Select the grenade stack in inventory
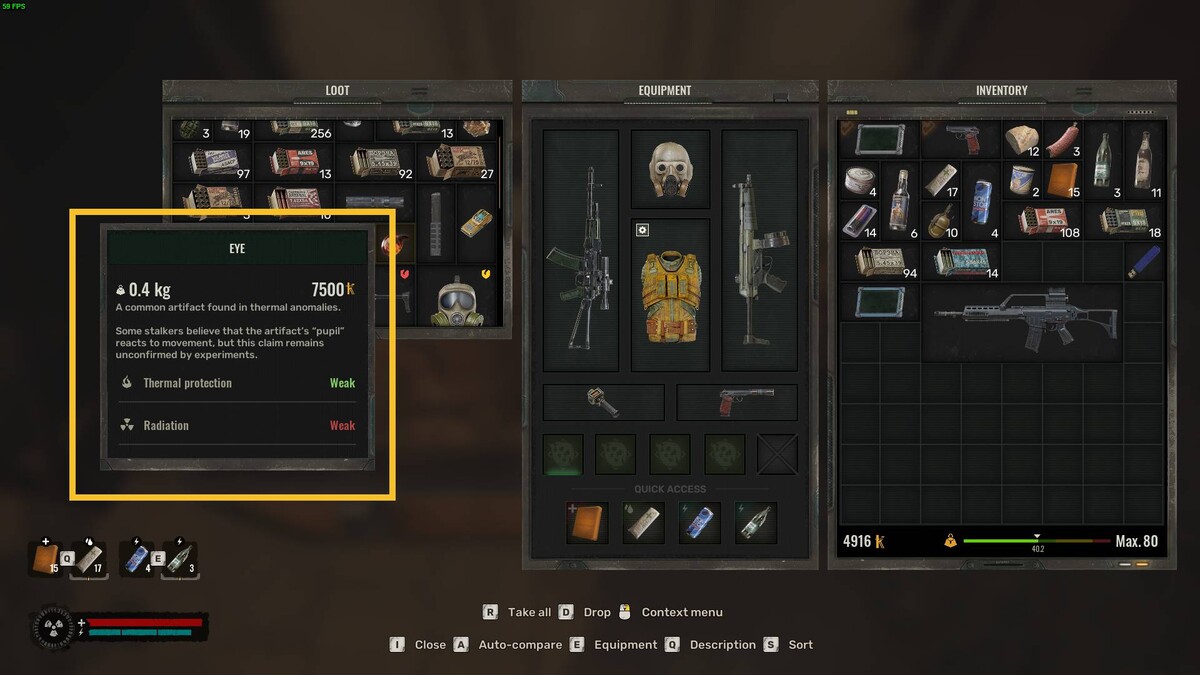Image resolution: width=1200 pixels, height=675 pixels. 941,220
